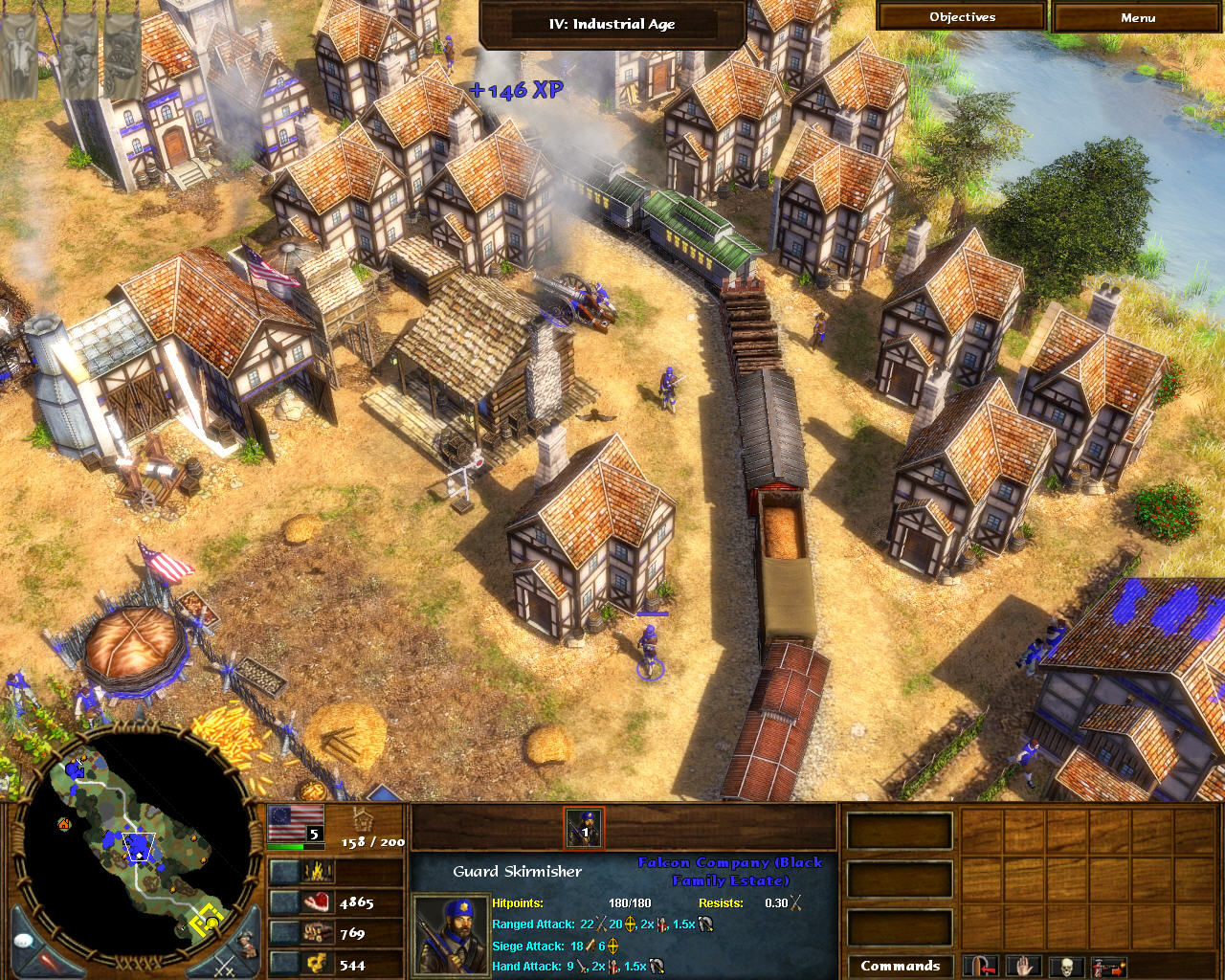Screen dimensions: 1225x980
Task: Click the experience flame icon
Action: coord(319,871)
